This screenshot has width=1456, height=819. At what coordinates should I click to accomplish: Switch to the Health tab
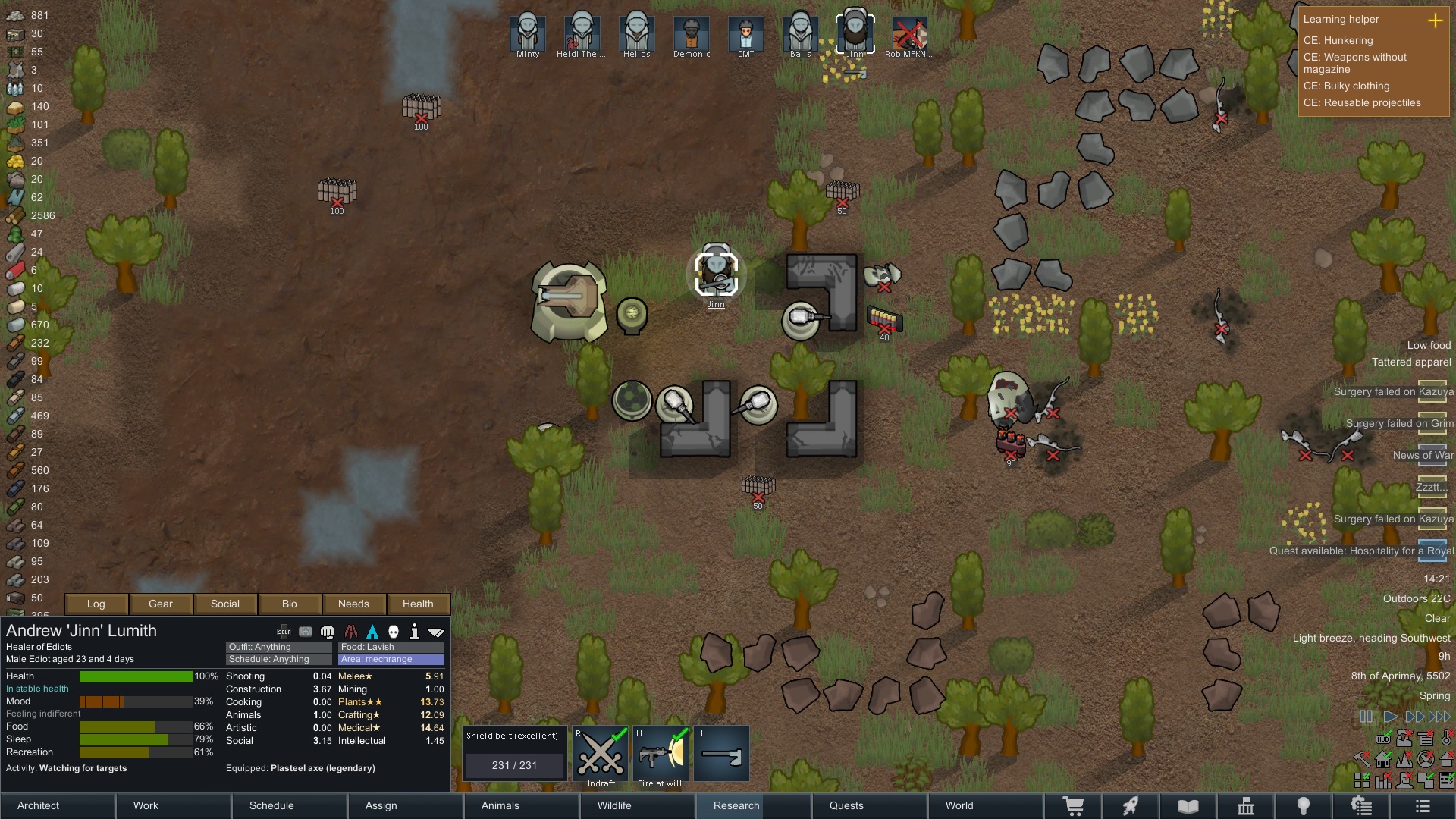coord(418,604)
